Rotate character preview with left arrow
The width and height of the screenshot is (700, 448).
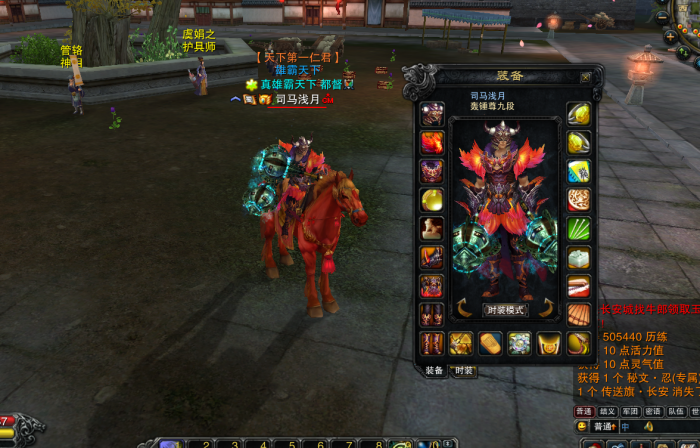(462, 308)
